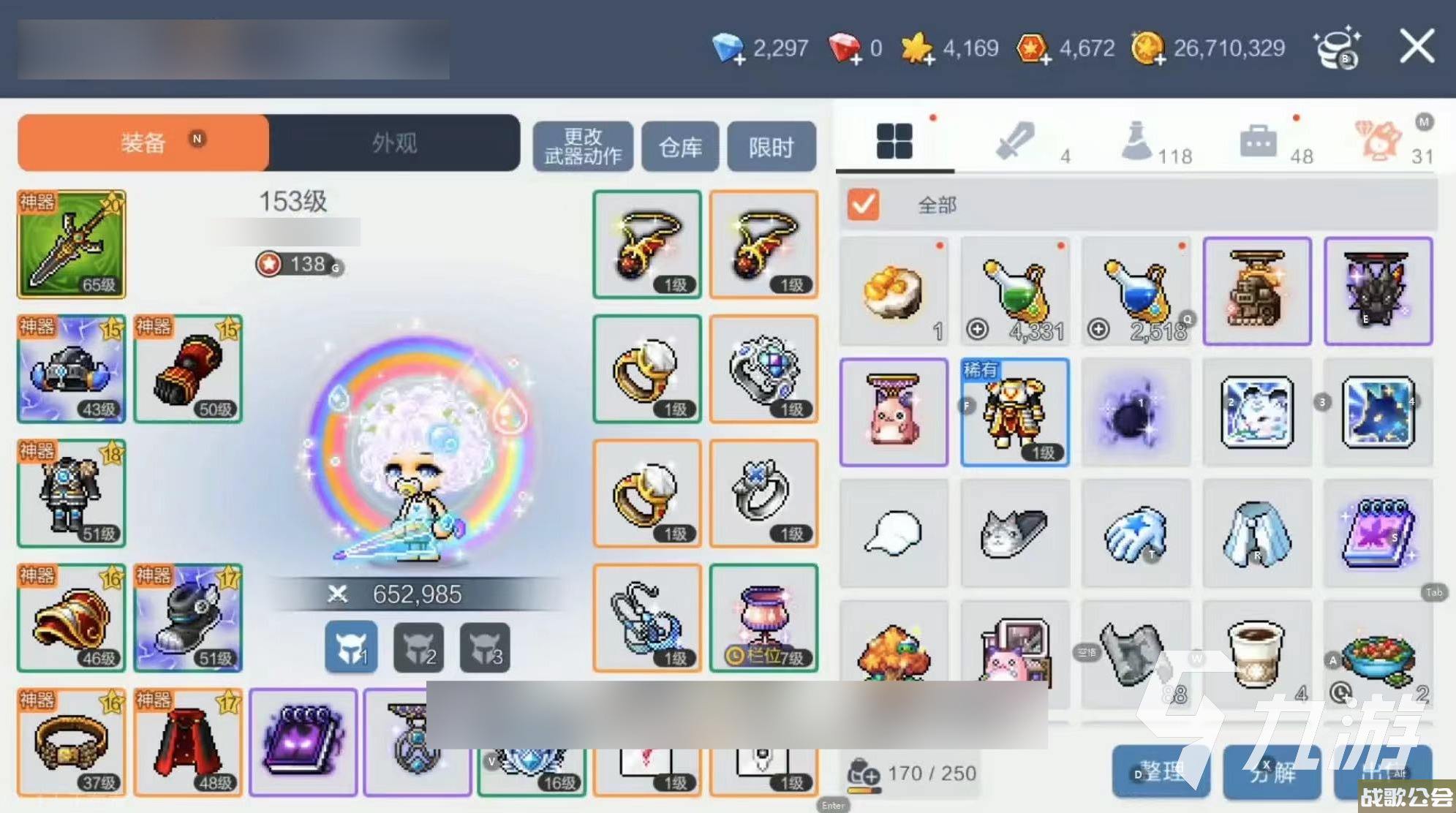This screenshot has width=1456, height=813.
Task: Click the 更改武器动作 button
Action: pyautogui.click(x=583, y=147)
